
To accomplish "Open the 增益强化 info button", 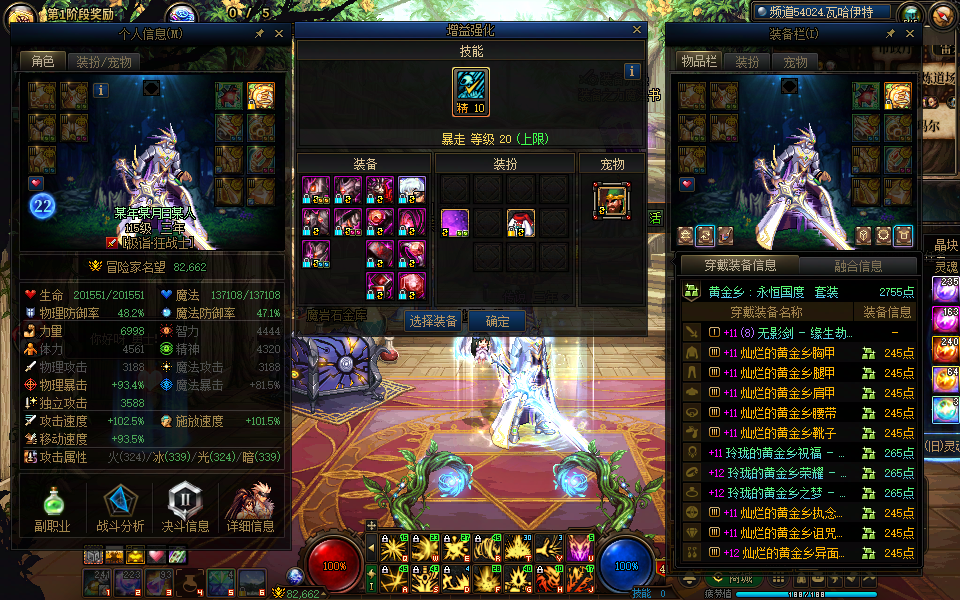I will click(632, 71).
